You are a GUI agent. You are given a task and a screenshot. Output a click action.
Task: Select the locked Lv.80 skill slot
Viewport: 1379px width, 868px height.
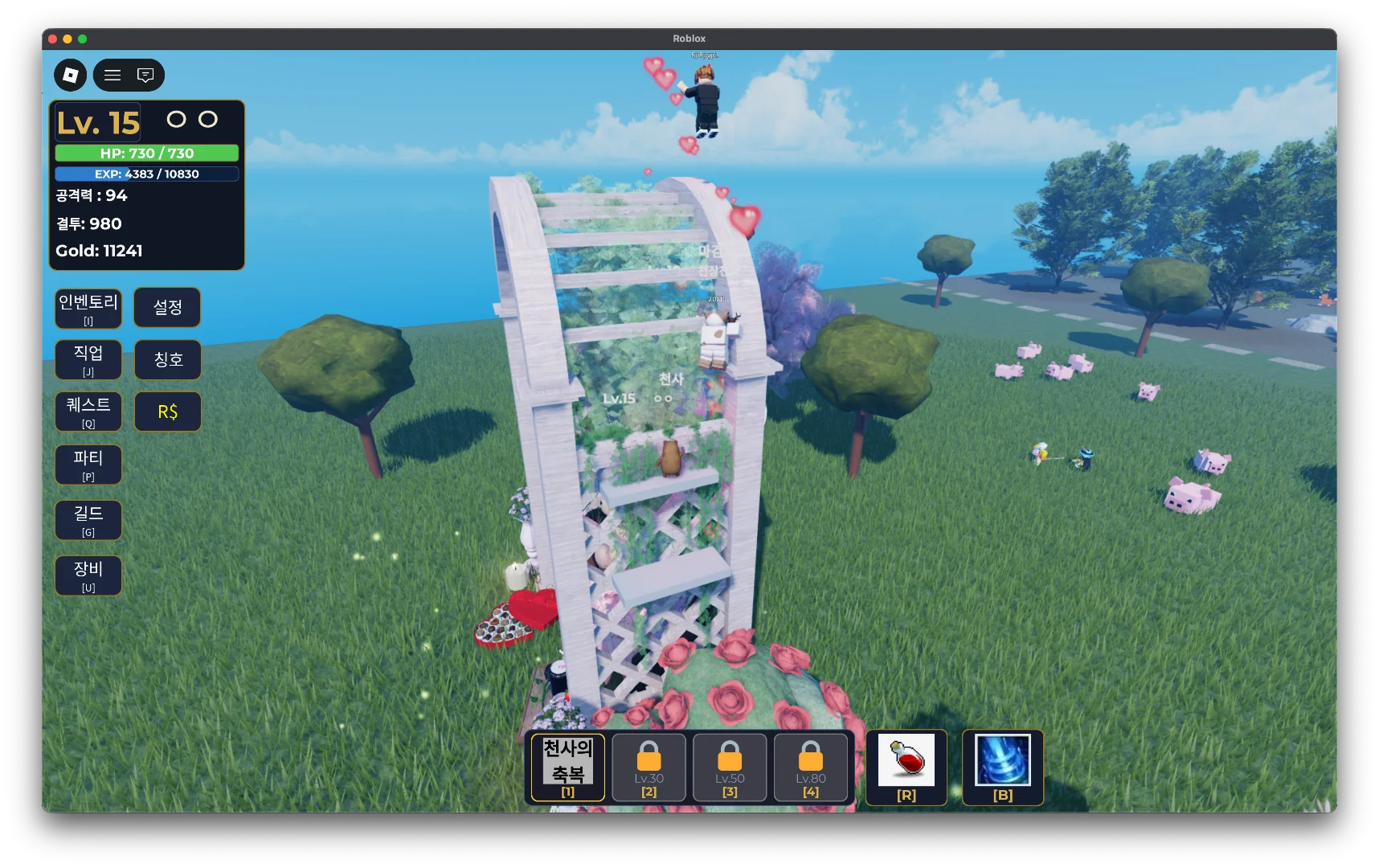[x=811, y=768]
